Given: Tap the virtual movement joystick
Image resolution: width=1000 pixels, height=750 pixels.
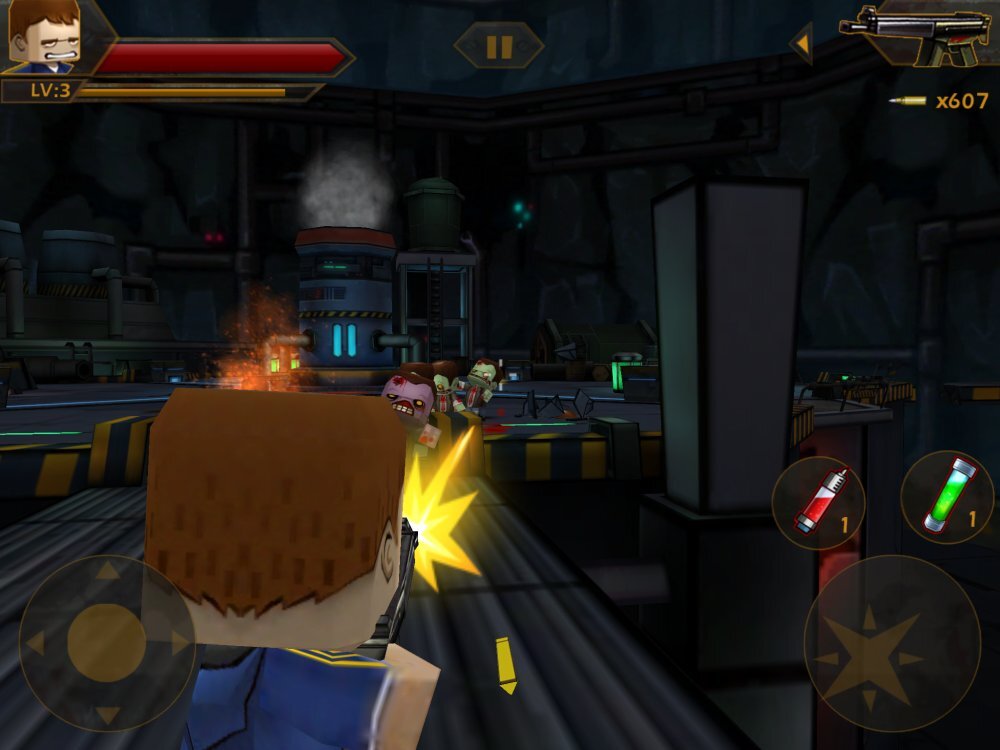Looking at the screenshot, I should tap(107, 642).
